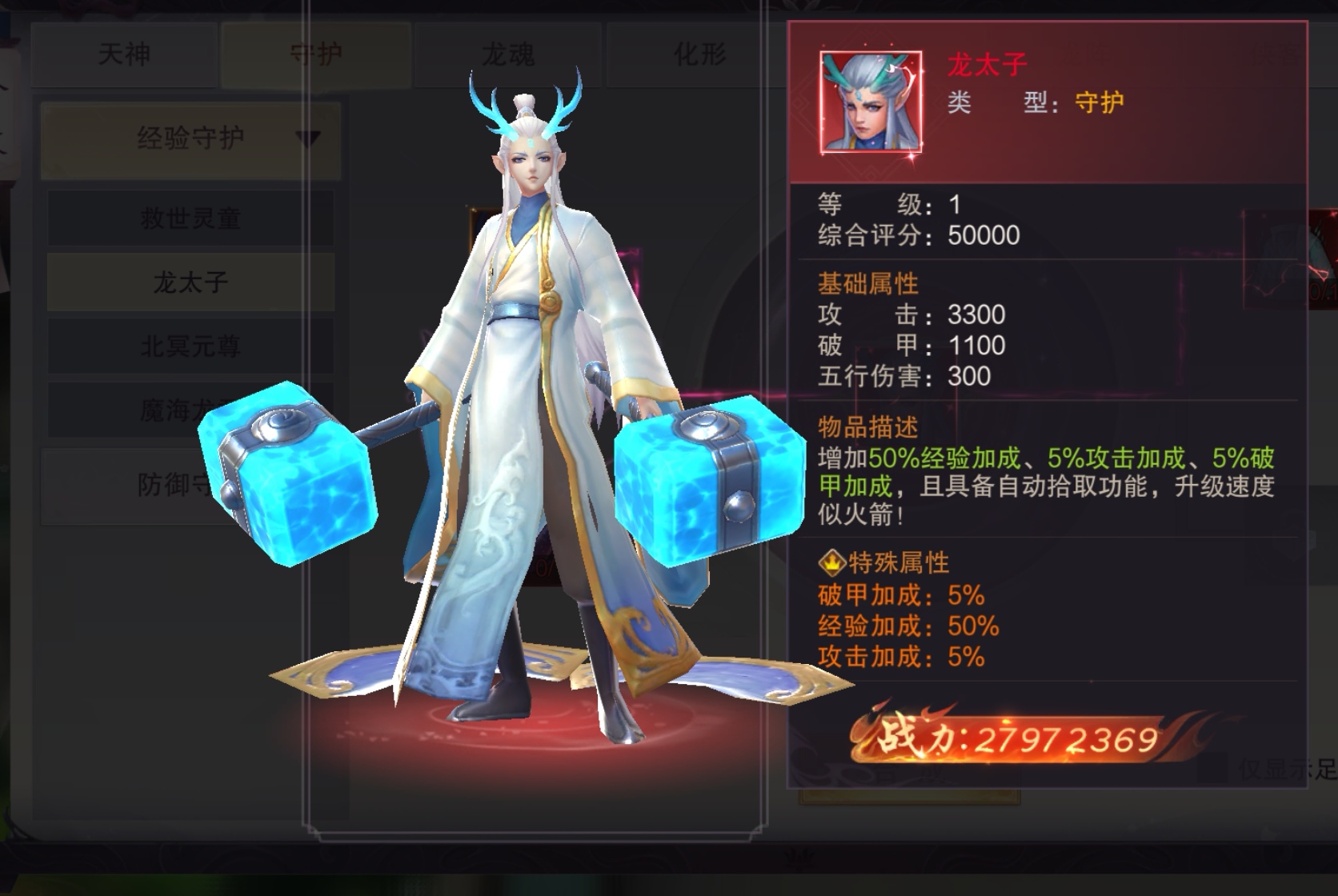The image size is (1338, 896).
Task: Select the 化形 tab
Action: (699, 54)
